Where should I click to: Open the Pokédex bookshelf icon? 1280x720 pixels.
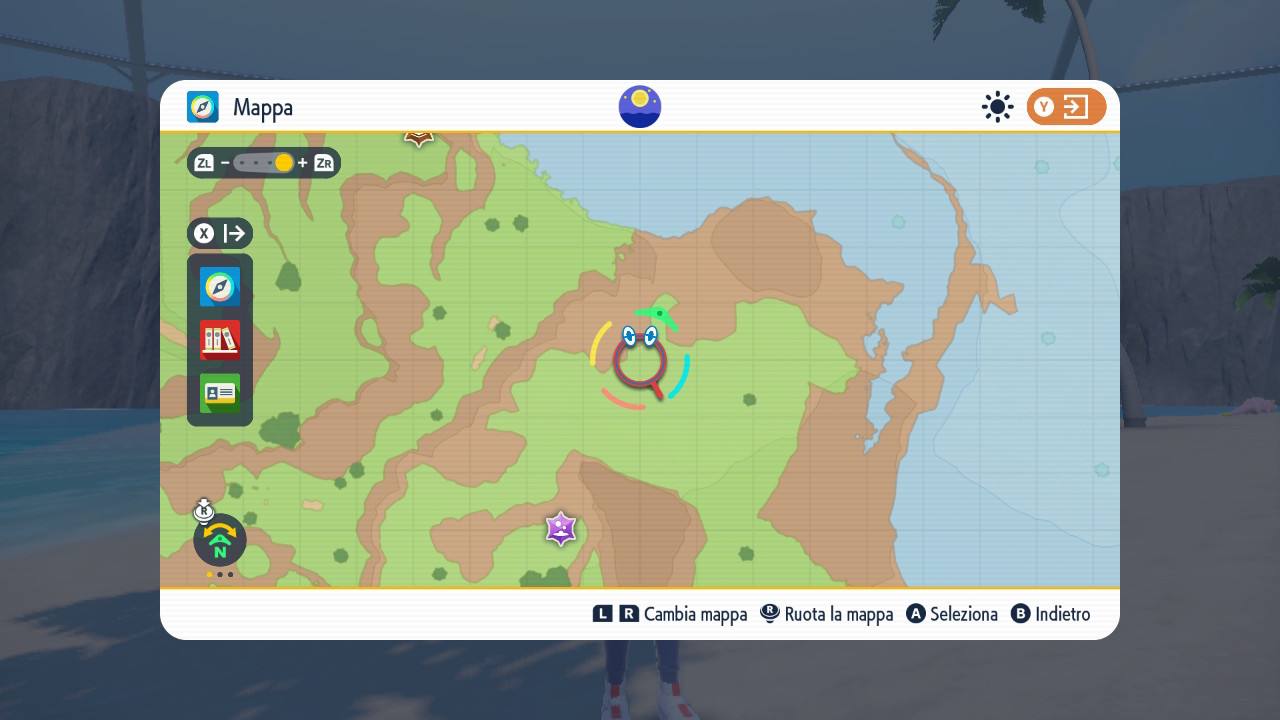pyautogui.click(x=219, y=340)
